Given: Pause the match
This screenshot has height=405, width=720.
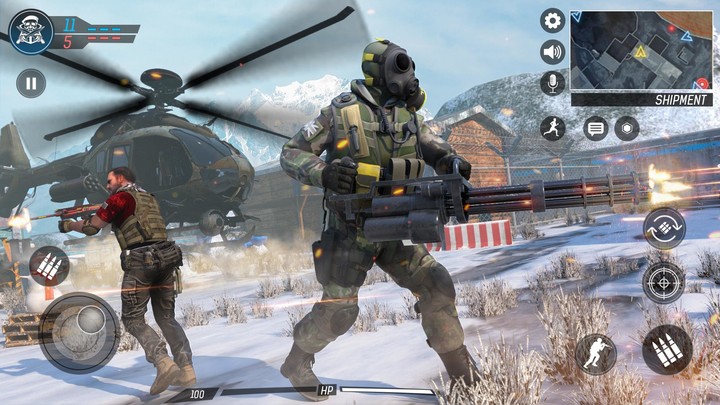Looking at the screenshot, I should point(31,83).
